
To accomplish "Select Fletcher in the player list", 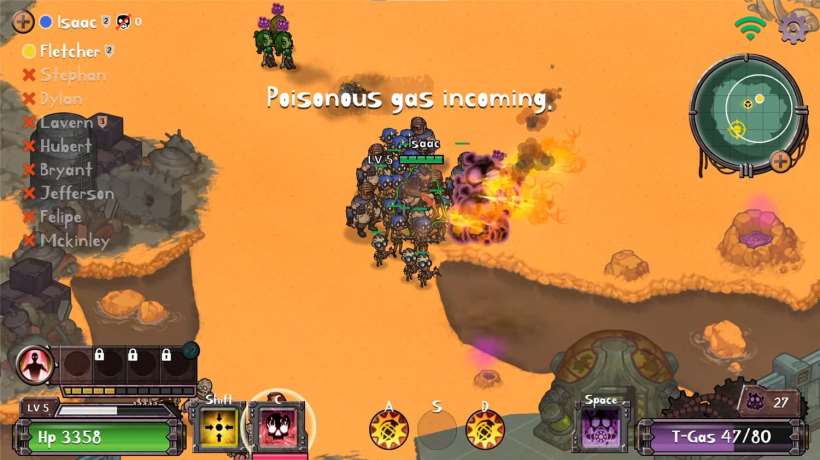I will (69, 51).
